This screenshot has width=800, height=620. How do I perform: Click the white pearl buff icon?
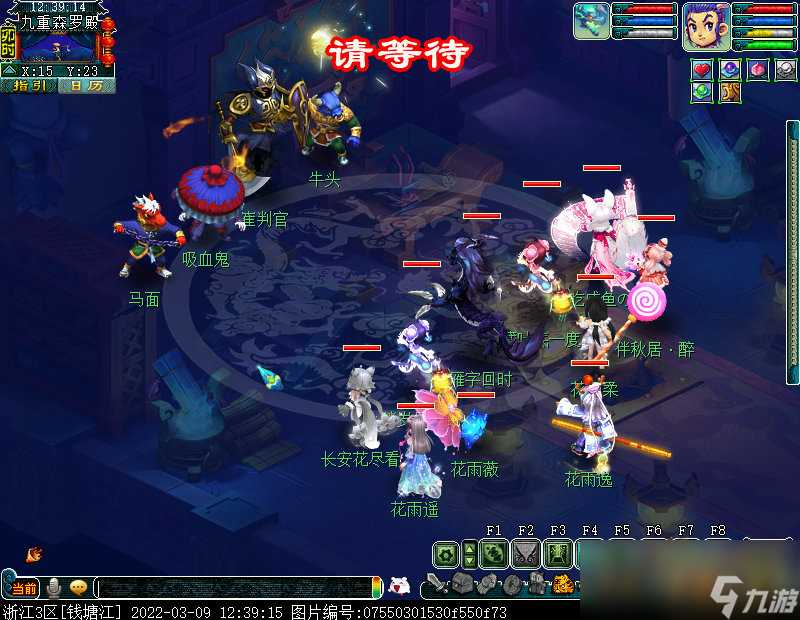coord(785,70)
